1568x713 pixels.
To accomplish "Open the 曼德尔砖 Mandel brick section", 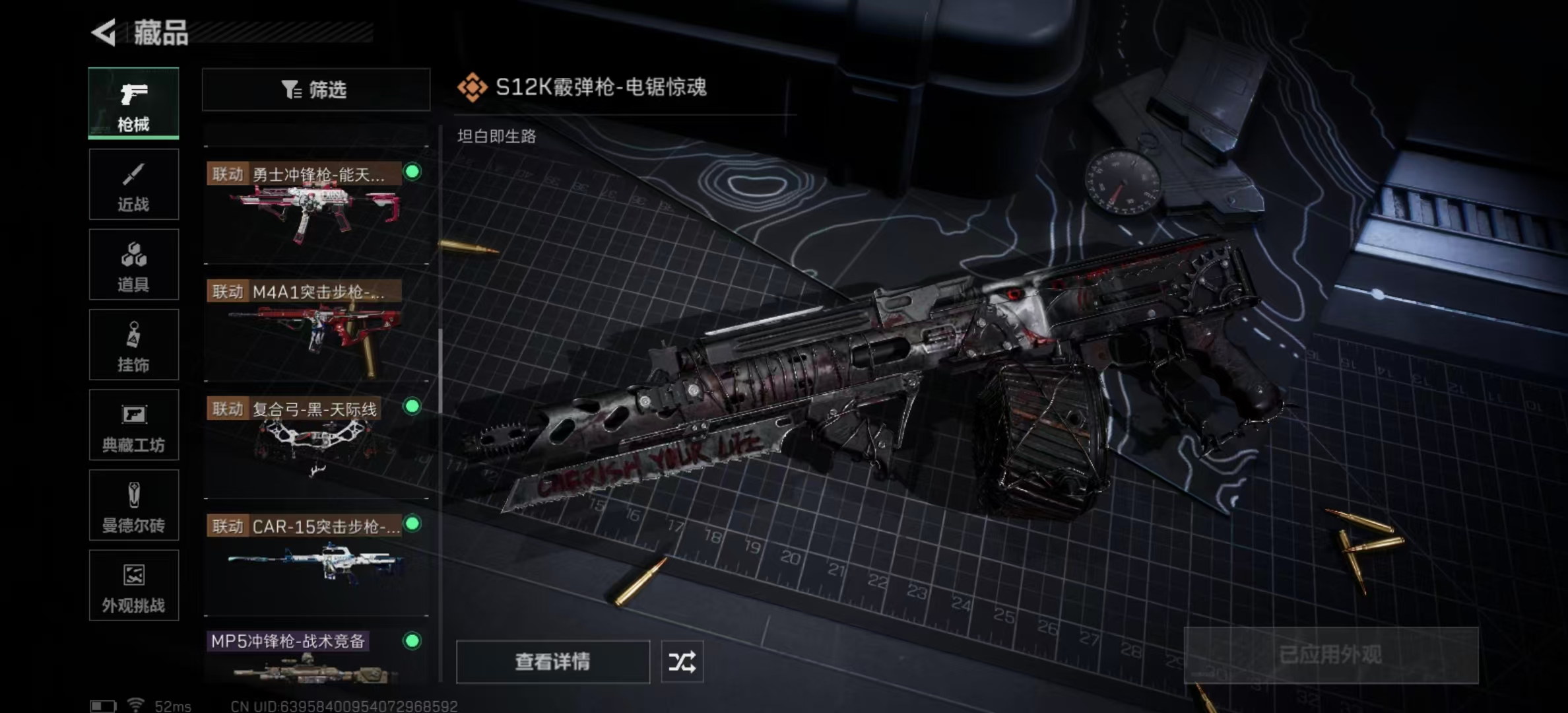I will [x=133, y=506].
